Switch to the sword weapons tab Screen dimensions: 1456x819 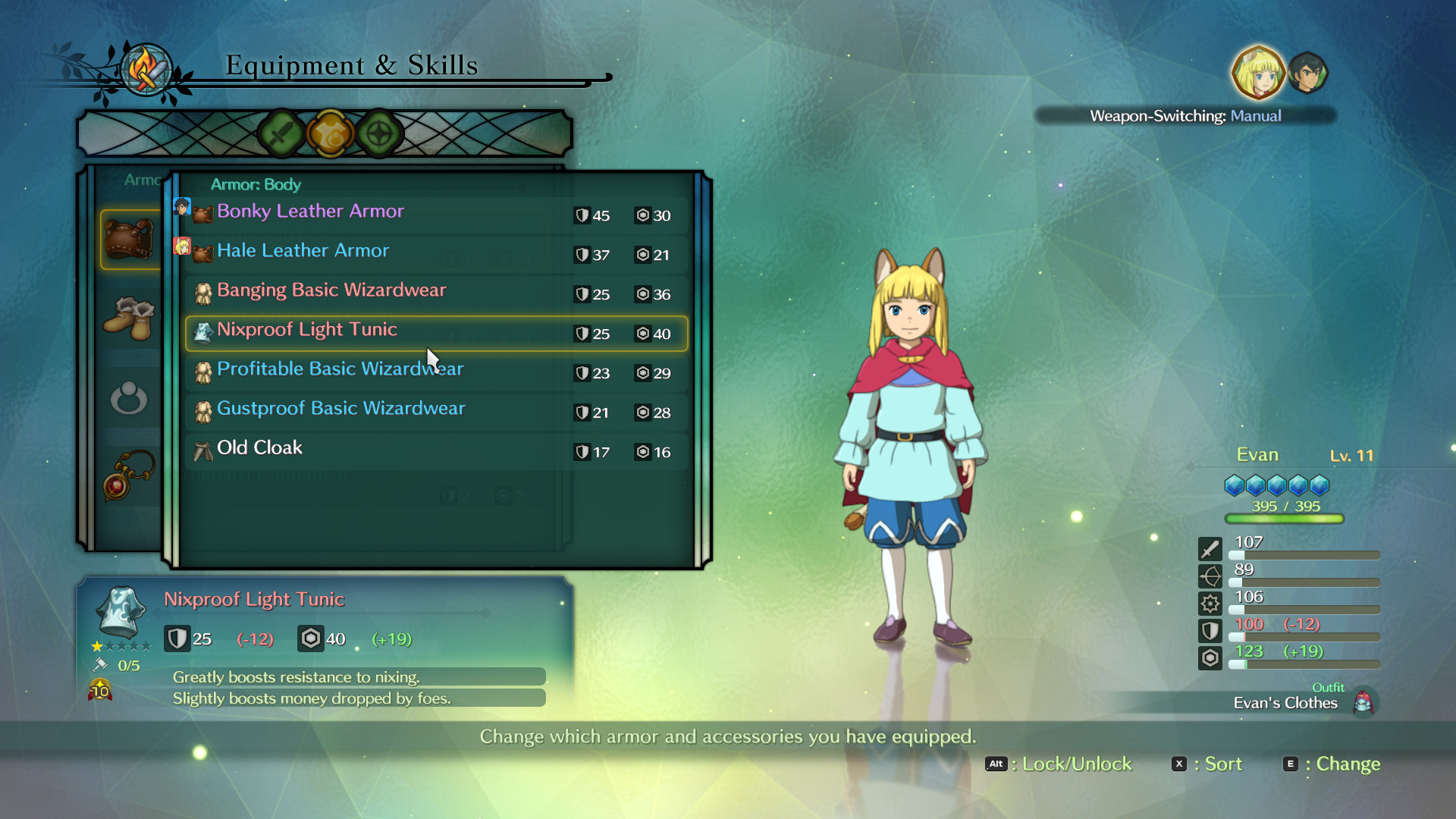(281, 134)
